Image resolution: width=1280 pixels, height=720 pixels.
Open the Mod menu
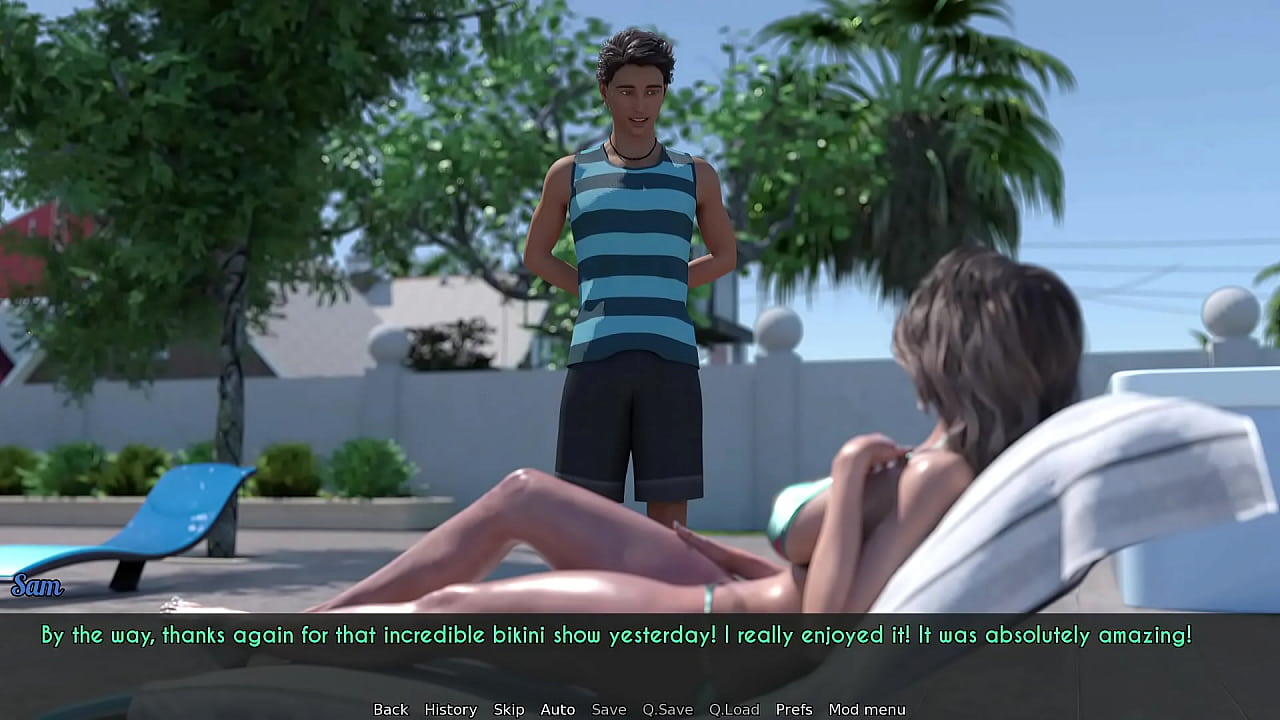[x=866, y=709]
